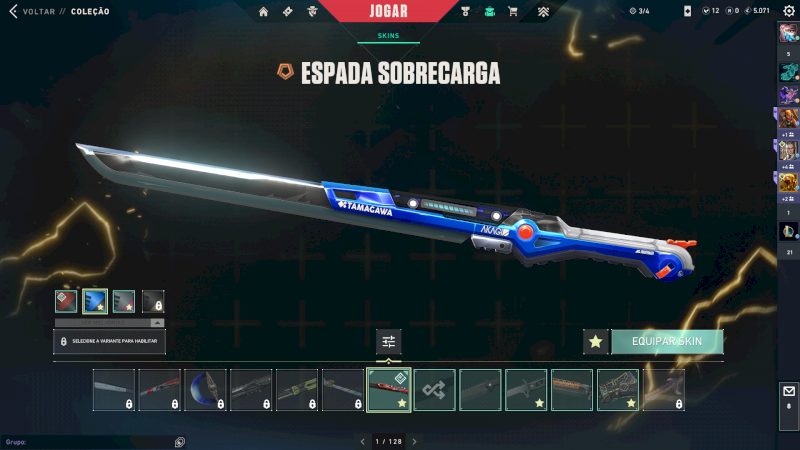The width and height of the screenshot is (800, 450).
Task: Equip skin with the EQUIPAR SKIN button
Action: pyautogui.click(x=667, y=342)
